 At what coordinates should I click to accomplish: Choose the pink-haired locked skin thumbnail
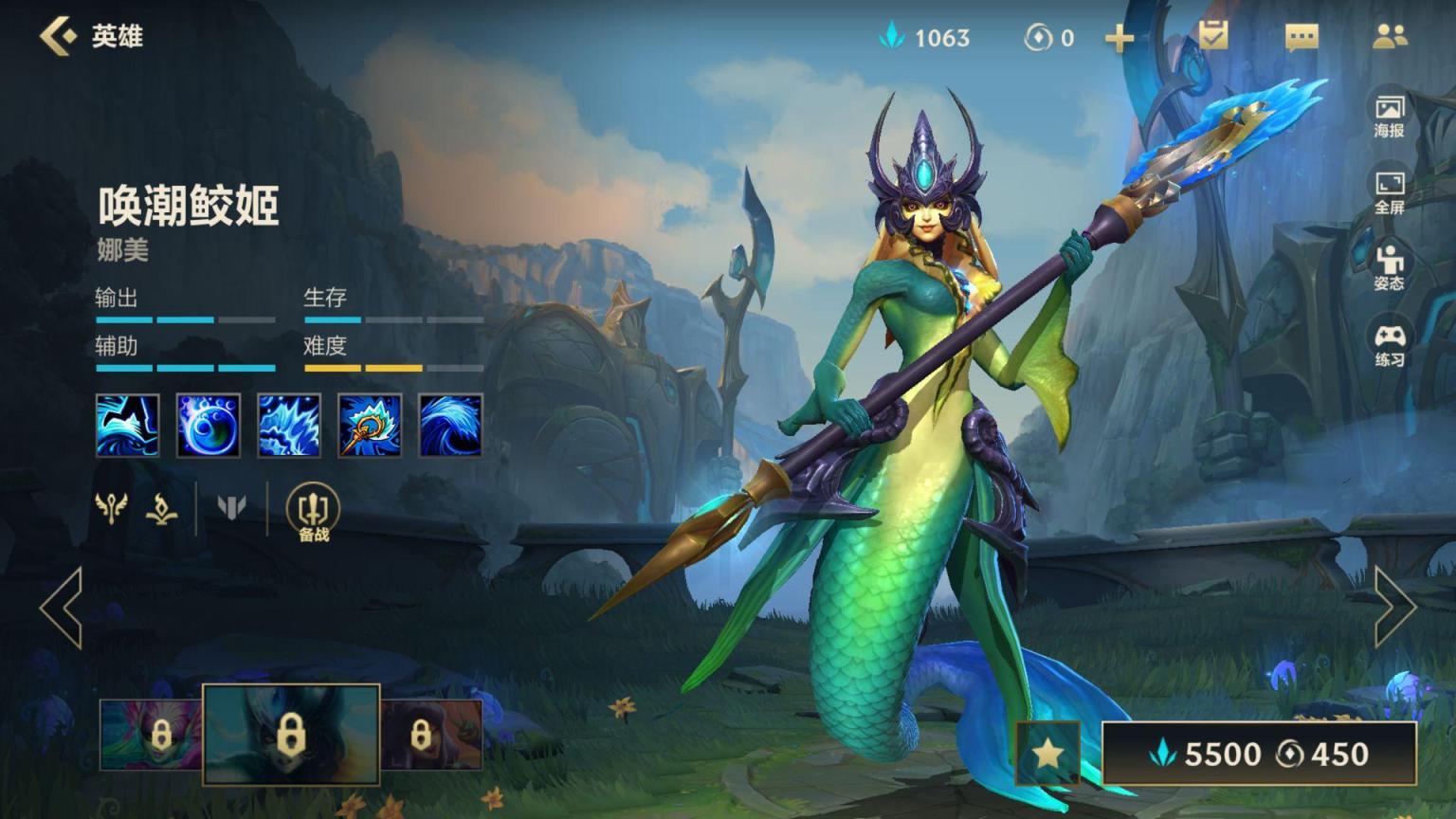[x=151, y=734]
